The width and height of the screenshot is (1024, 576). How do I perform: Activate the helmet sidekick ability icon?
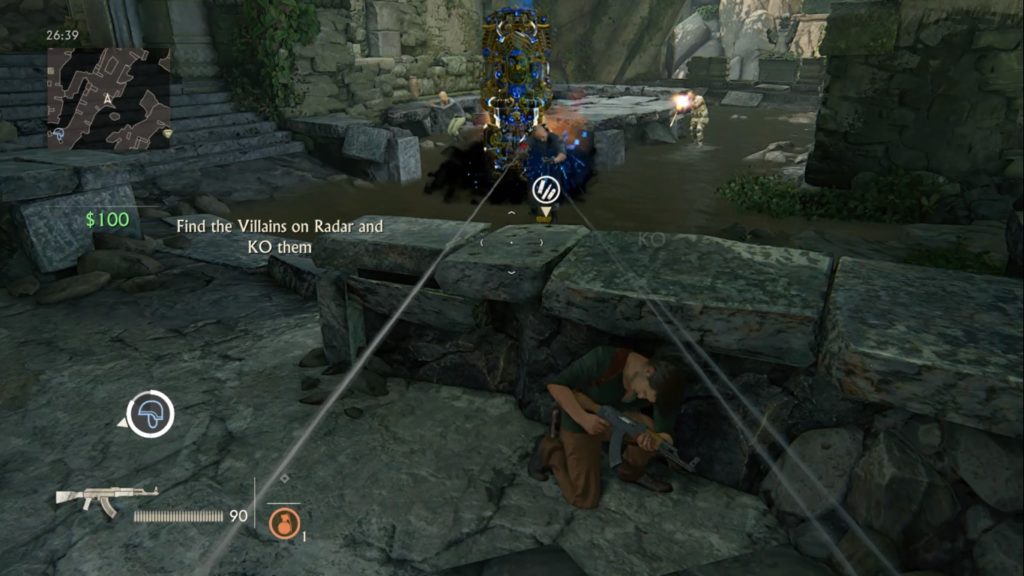[x=151, y=414]
